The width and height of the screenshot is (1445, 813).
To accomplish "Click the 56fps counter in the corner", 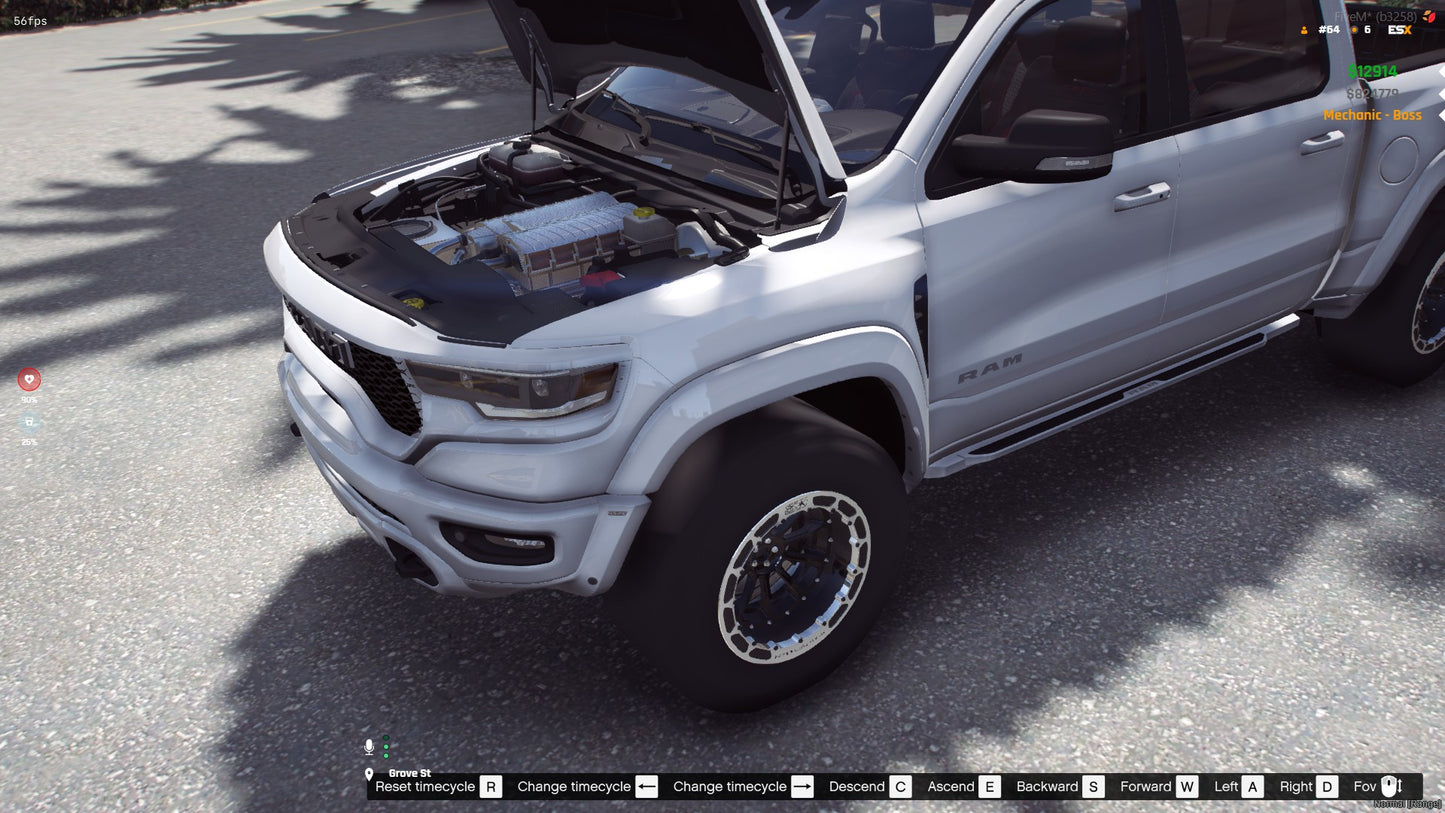I will click(28, 19).
